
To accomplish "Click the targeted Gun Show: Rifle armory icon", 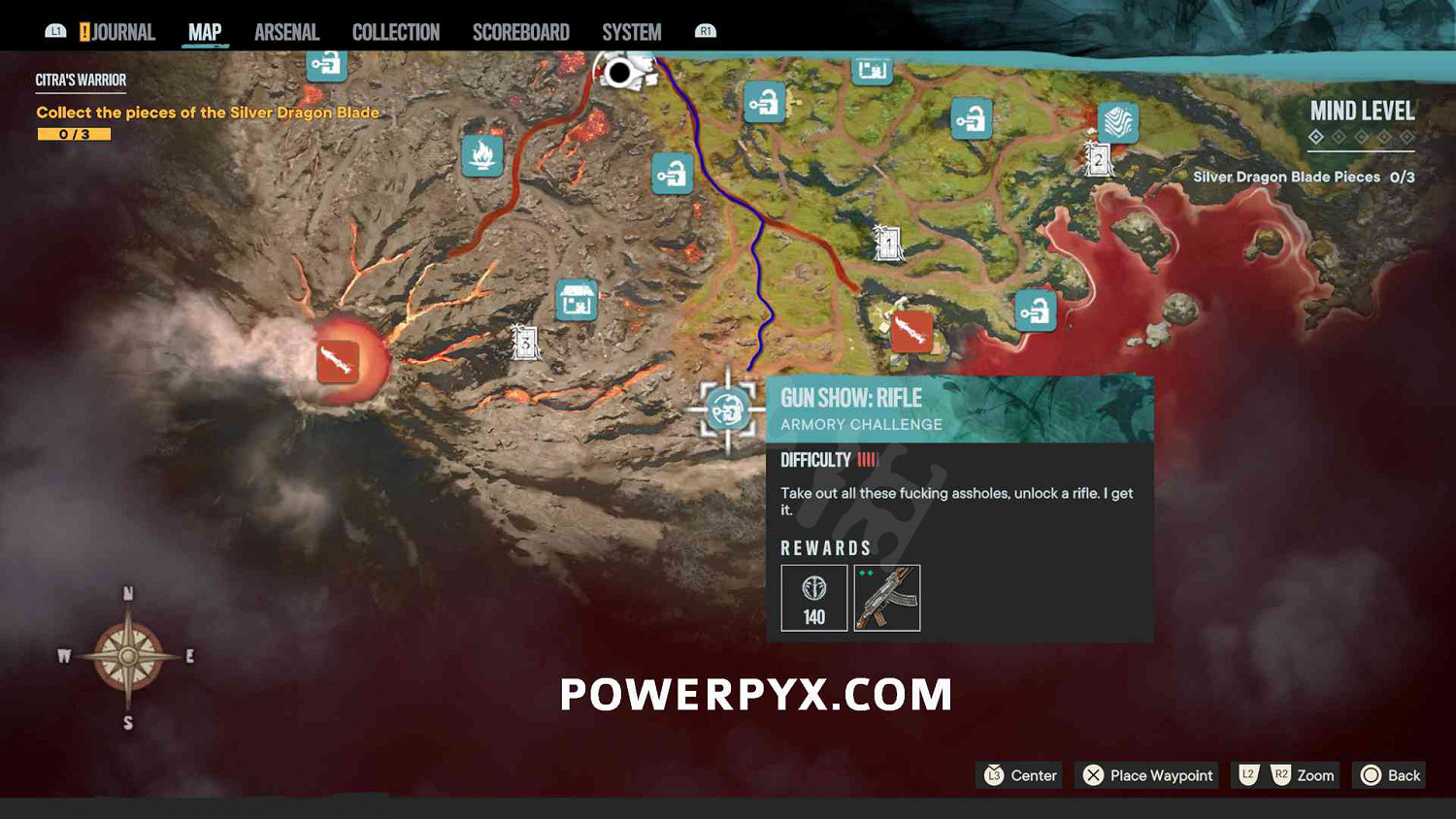I will pos(726,409).
